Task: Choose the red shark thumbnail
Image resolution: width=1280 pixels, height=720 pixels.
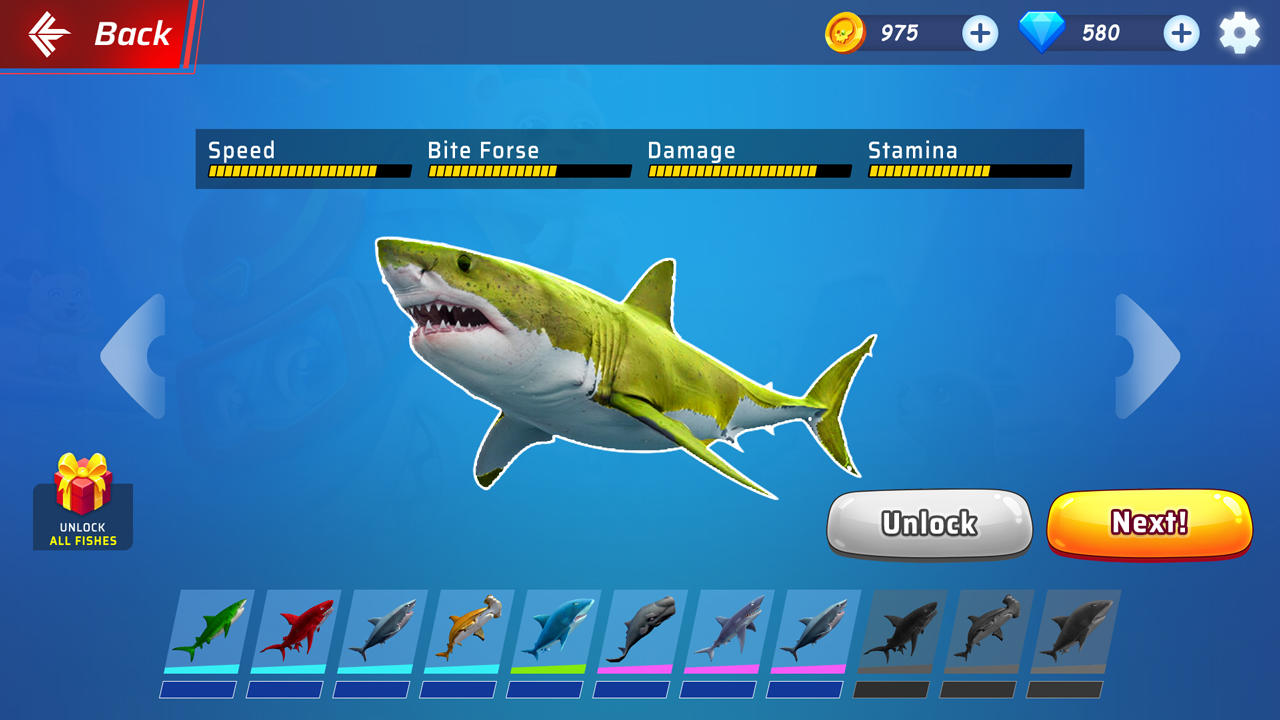Action: click(294, 630)
